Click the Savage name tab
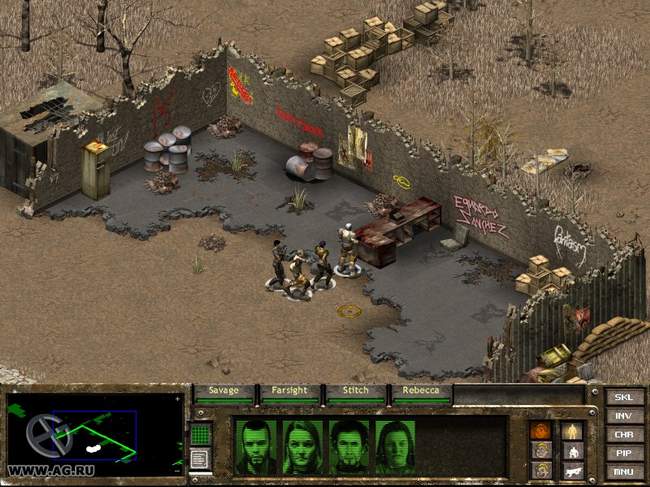The width and height of the screenshot is (650, 487). [x=224, y=391]
